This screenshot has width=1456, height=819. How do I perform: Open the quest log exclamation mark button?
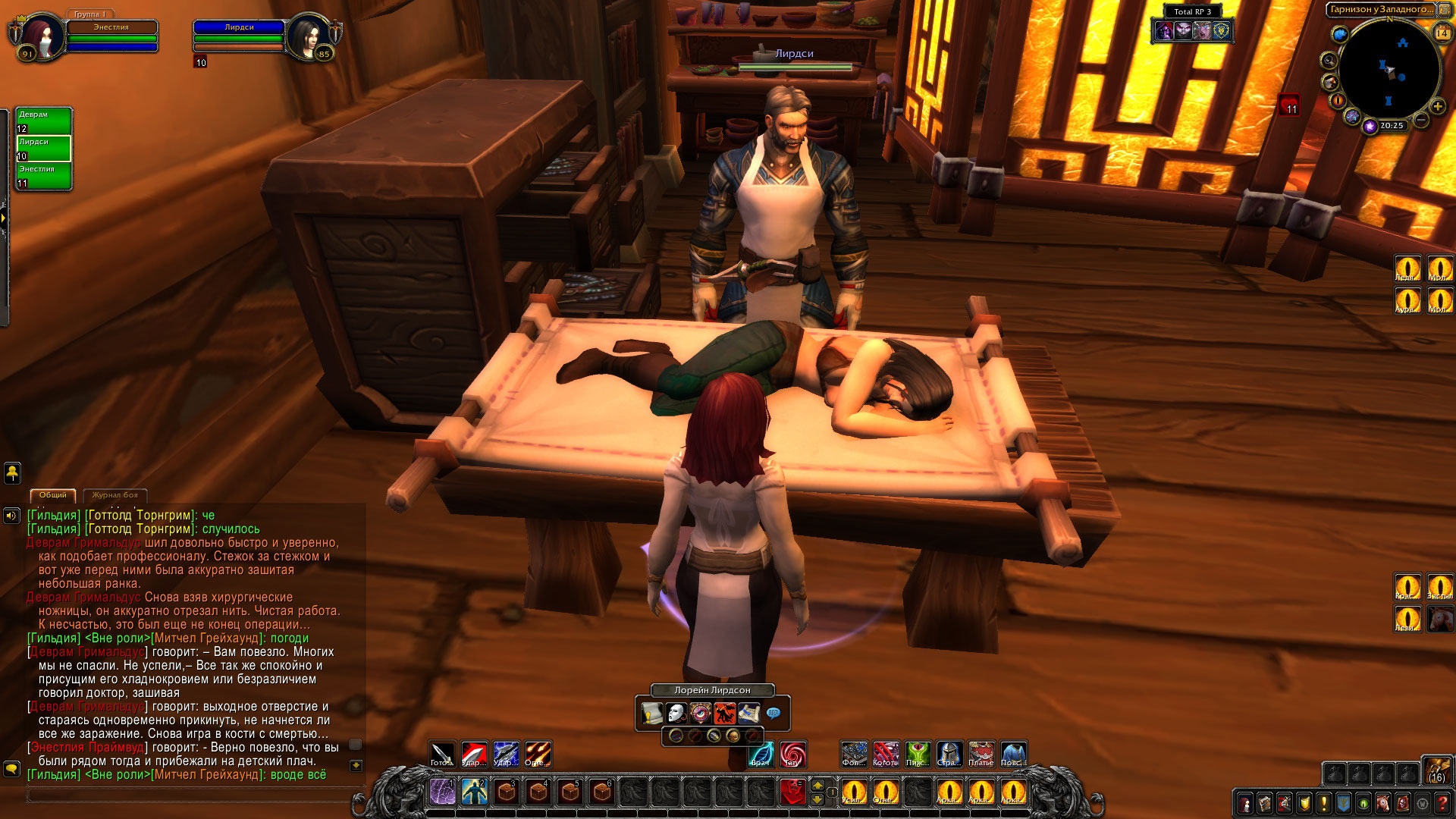coord(1324,802)
